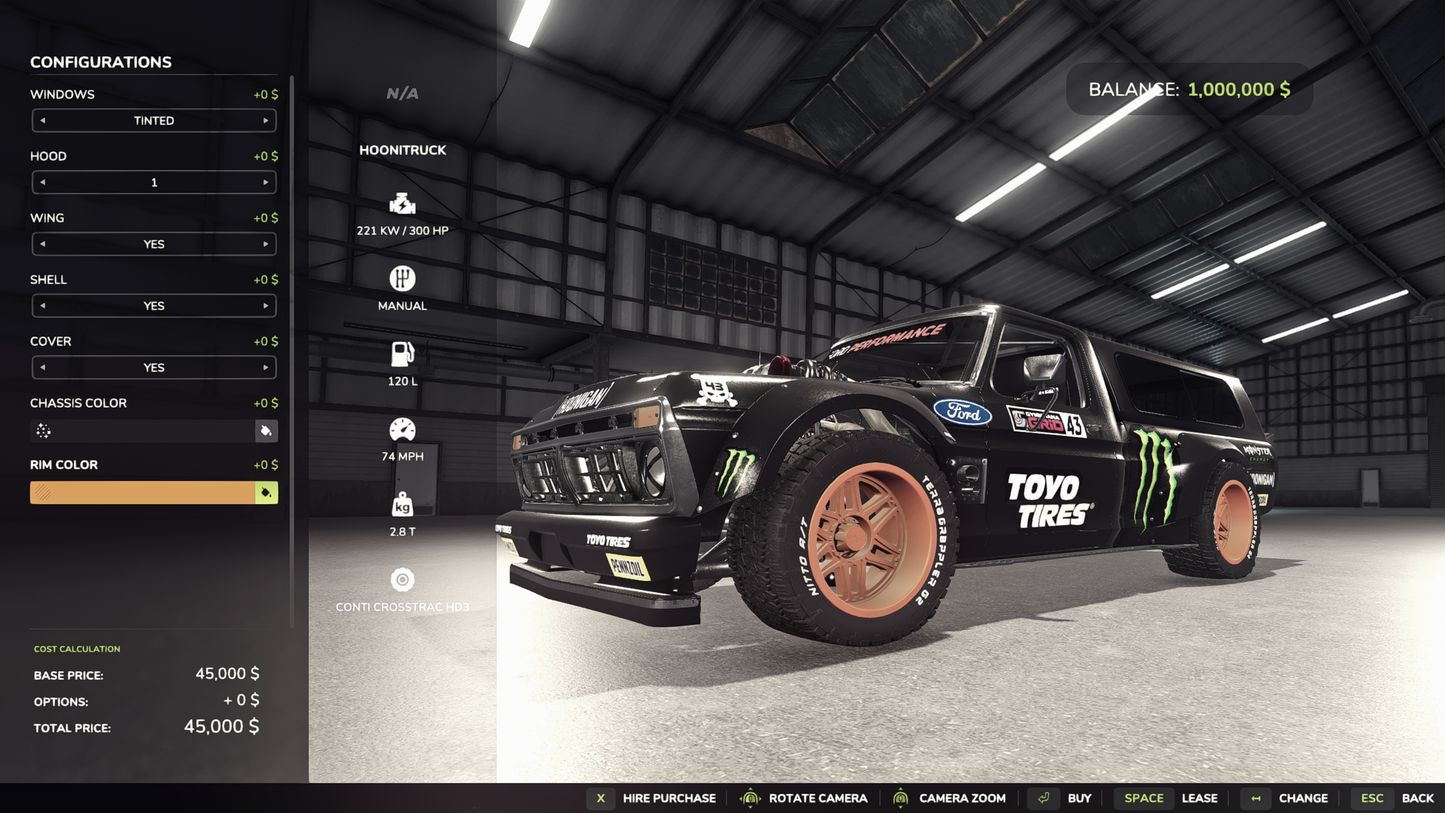Image resolution: width=1445 pixels, height=813 pixels.
Task: Step the Hood option to previous value
Action: 43,183
